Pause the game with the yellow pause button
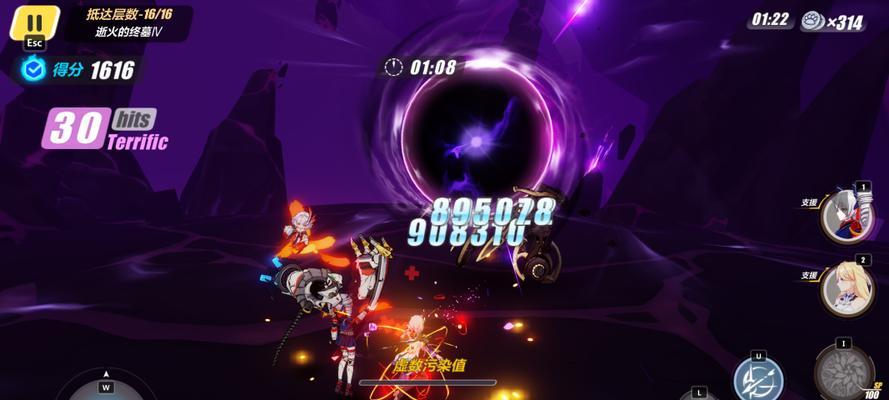This screenshot has width=889, height=400. [x=34, y=23]
